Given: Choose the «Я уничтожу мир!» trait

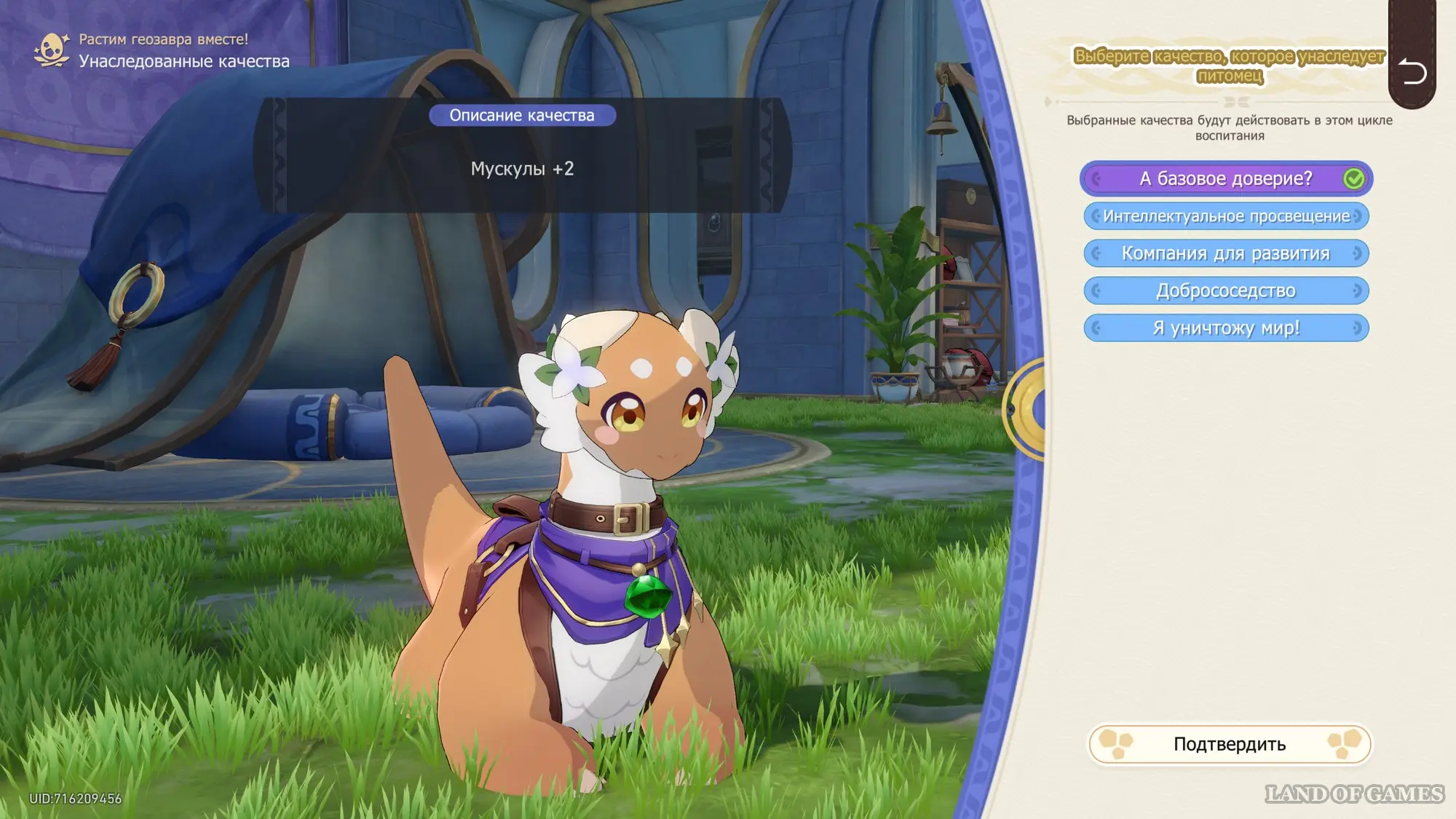Looking at the screenshot, I should click(1226, 328).
